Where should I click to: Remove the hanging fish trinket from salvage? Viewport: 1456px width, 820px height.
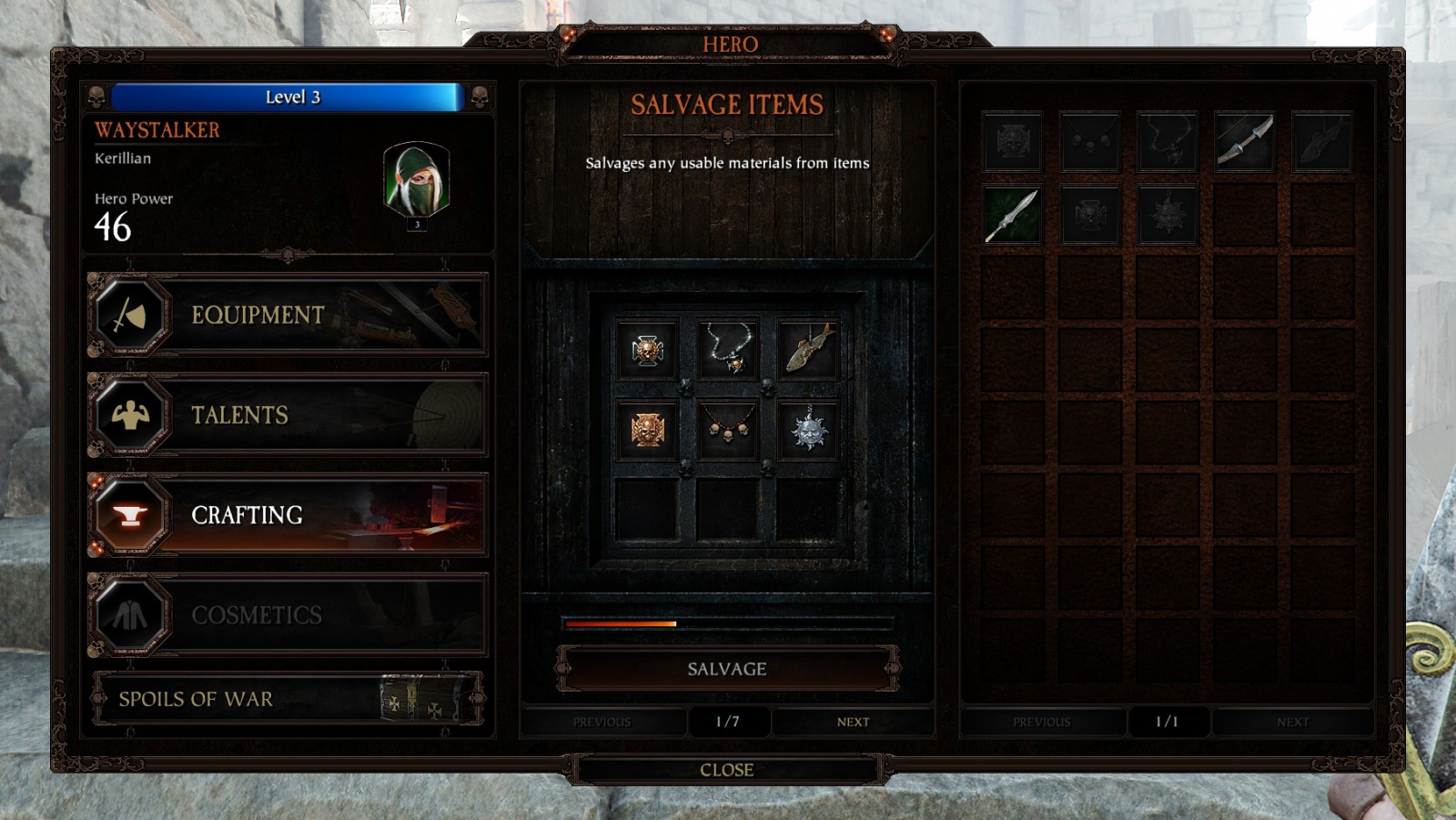click(x=807, y=349)
